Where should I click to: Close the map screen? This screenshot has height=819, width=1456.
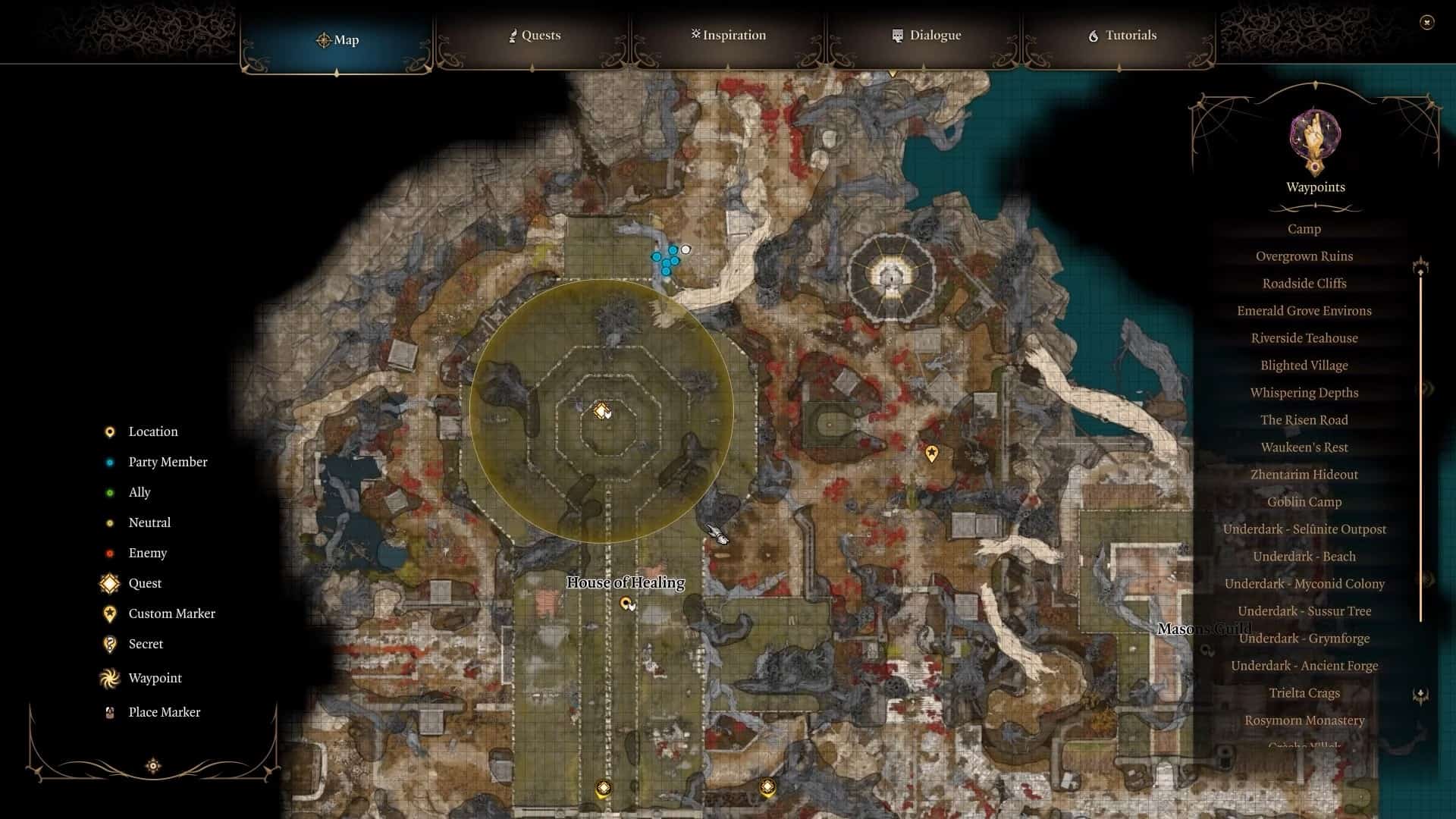coord(1426,23)
